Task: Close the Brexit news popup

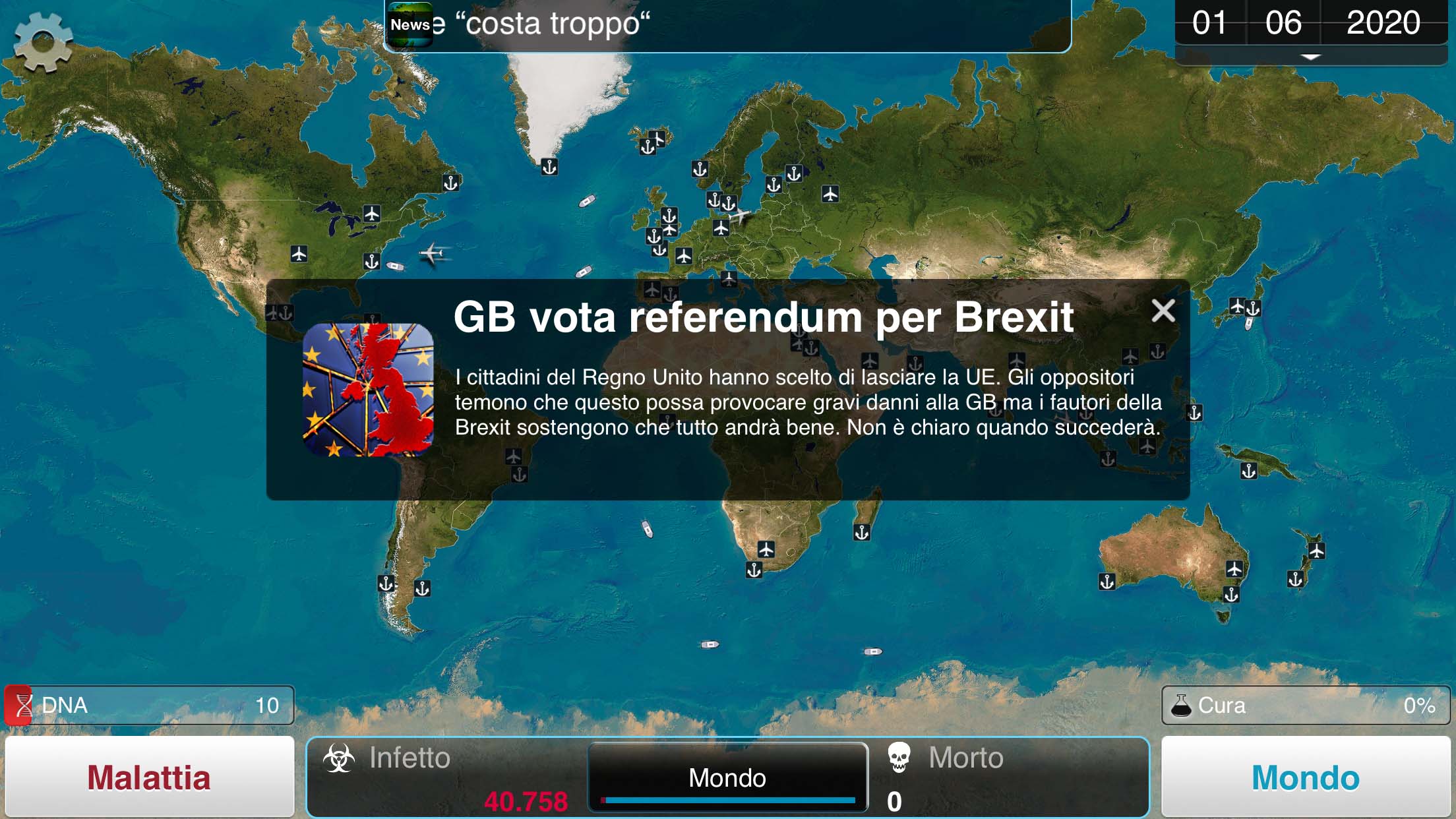Action: coord(1163,311)
